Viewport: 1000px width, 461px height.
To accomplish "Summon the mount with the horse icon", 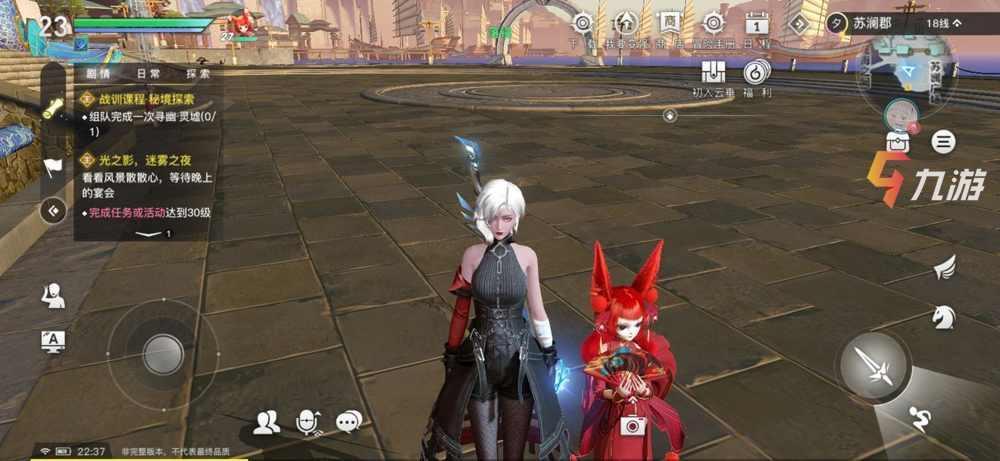I will (x=943, y=317).
